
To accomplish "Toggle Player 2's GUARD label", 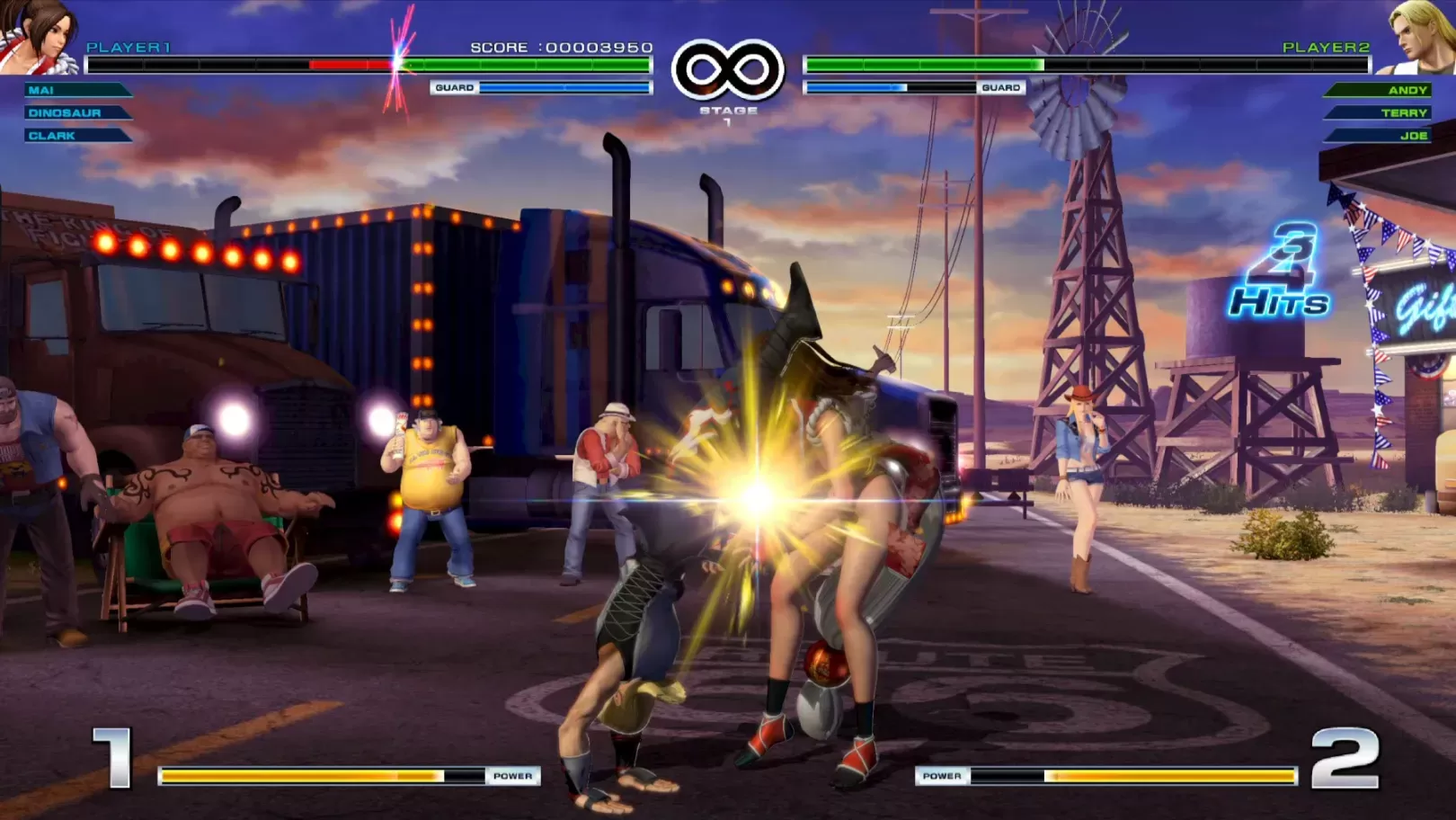I will tap(1002, 87).
